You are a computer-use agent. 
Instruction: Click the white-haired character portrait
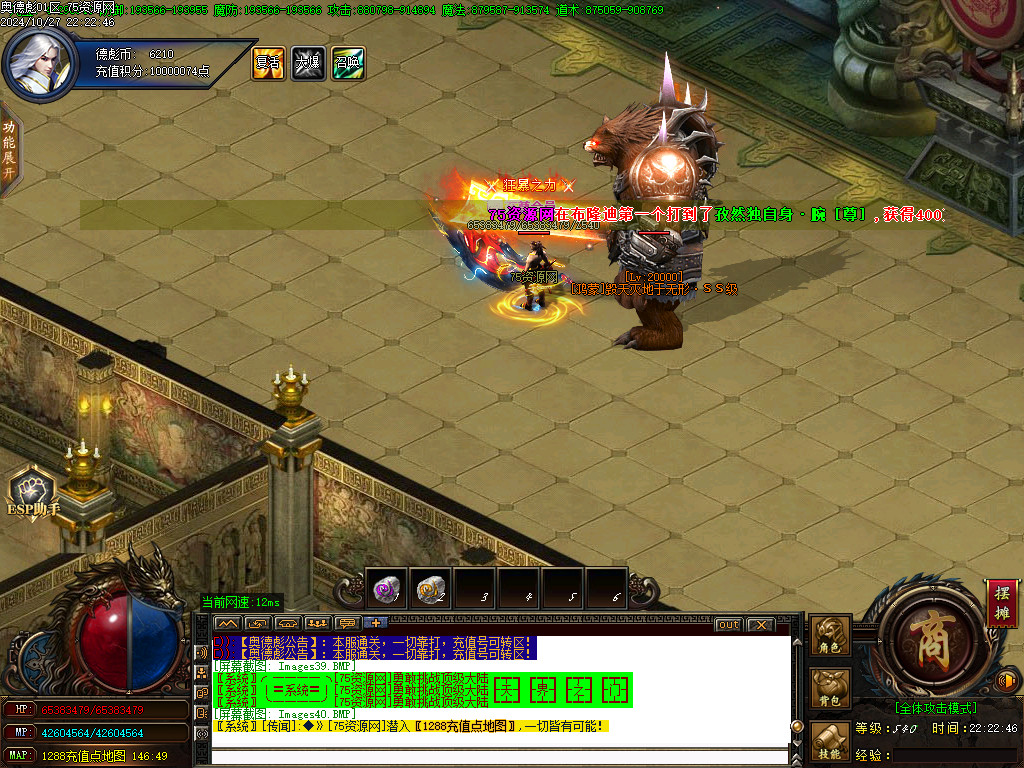pyautogui.click(x=39, y=60)
